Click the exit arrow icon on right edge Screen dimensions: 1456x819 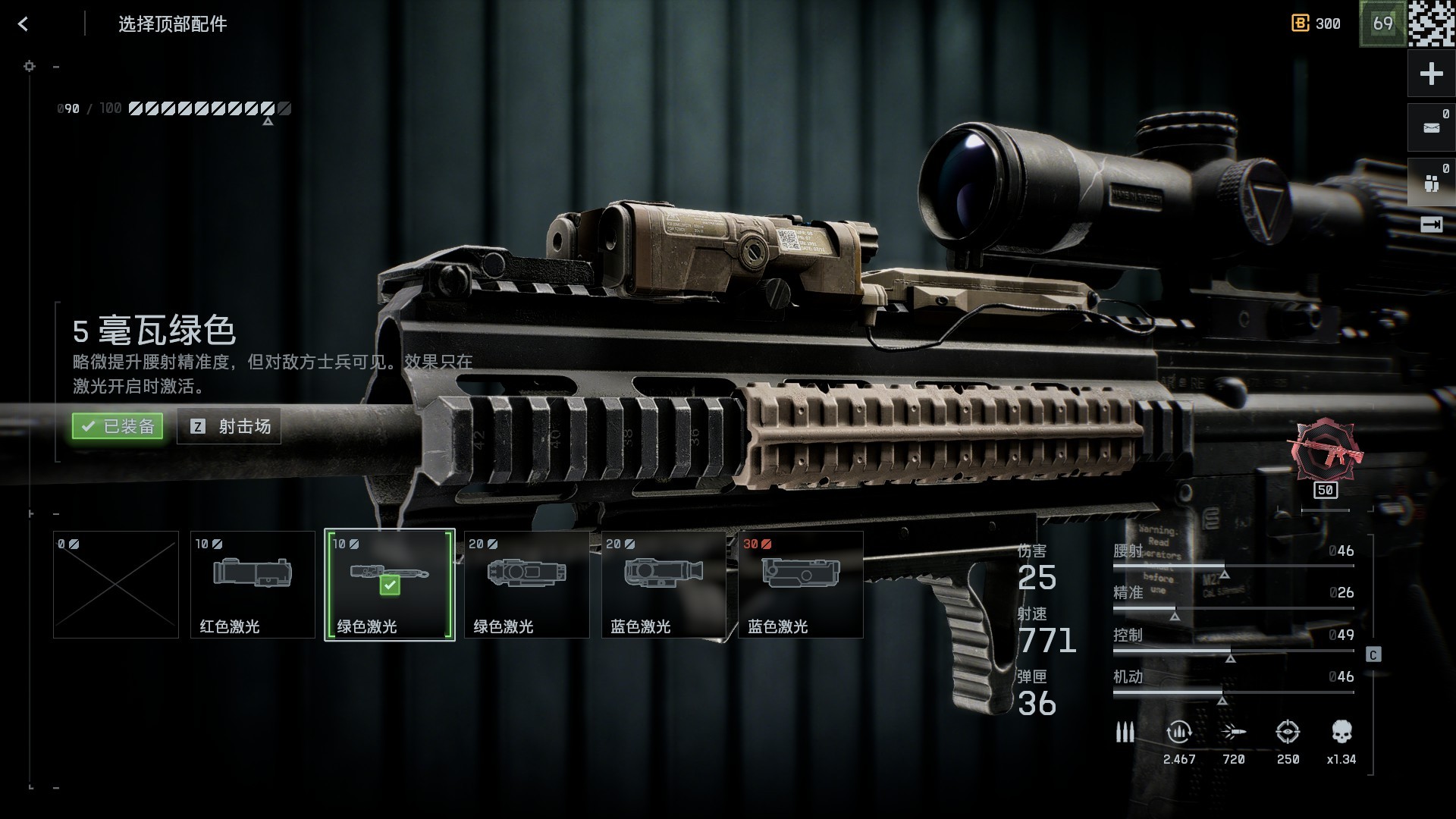(1431, 224)
